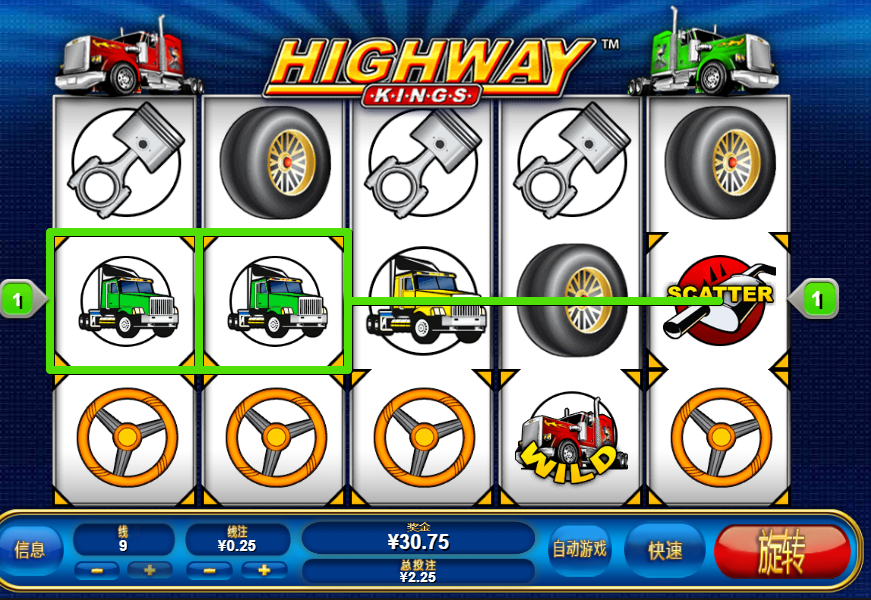
Task: Open the 信息 info panel
Action: click(x=30, y=550)
